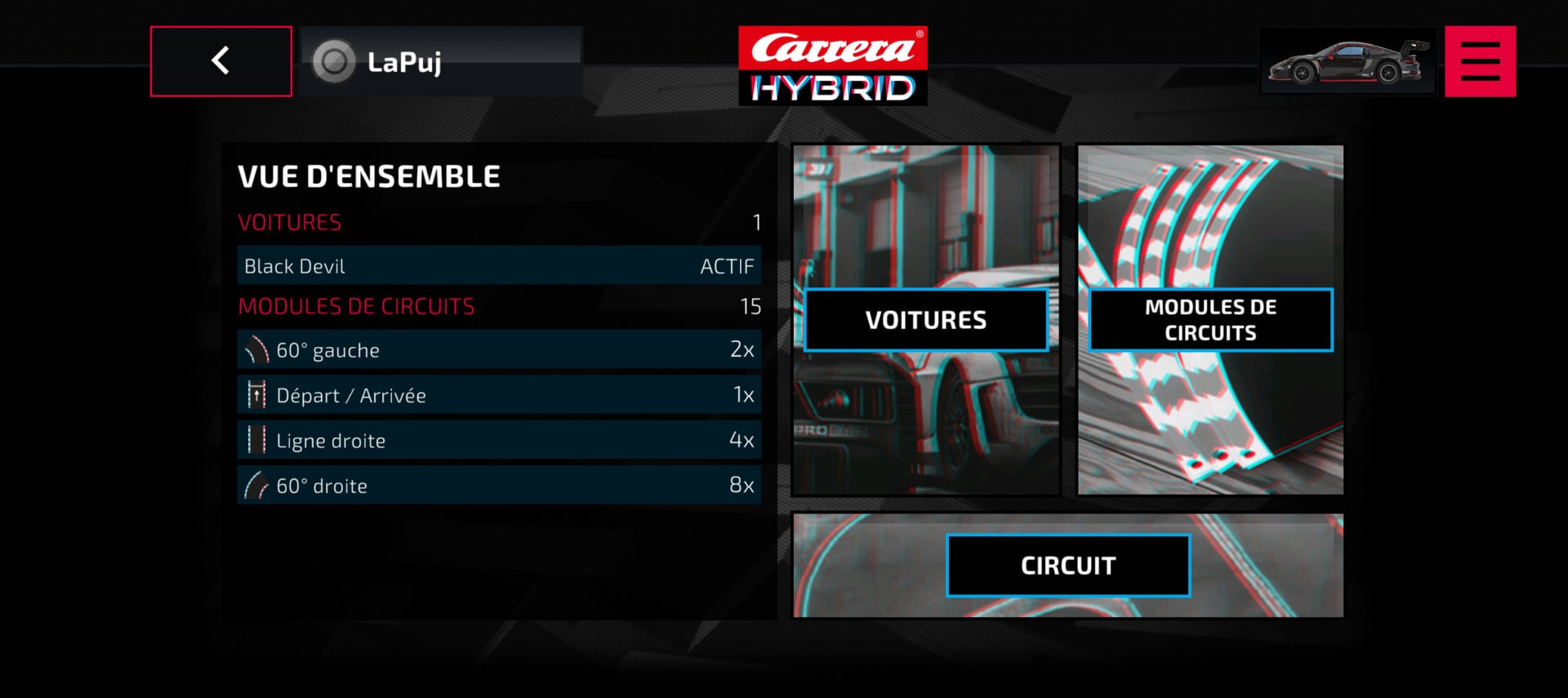1568x698 pixels.
Task: Open the Voitures section
Action: pyautogui.click(x=925, y=320)
